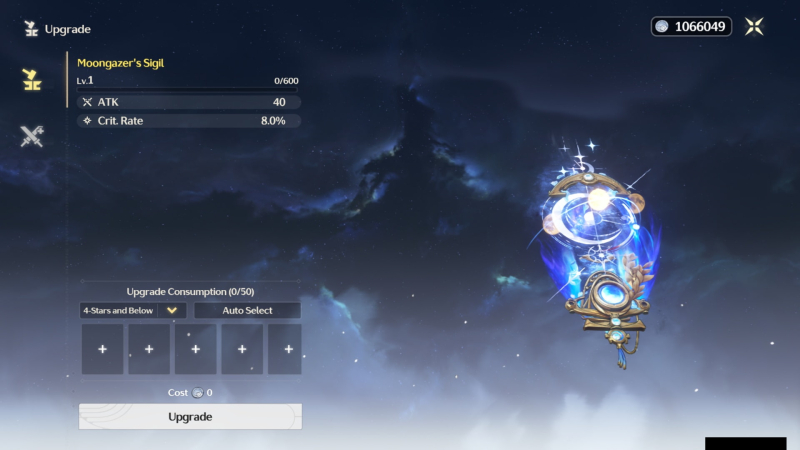Image resolution: width=800 pixels, height=450 pixels.
Task: Open the 4-Stars and Below dropdown
Action: [133, 311]
